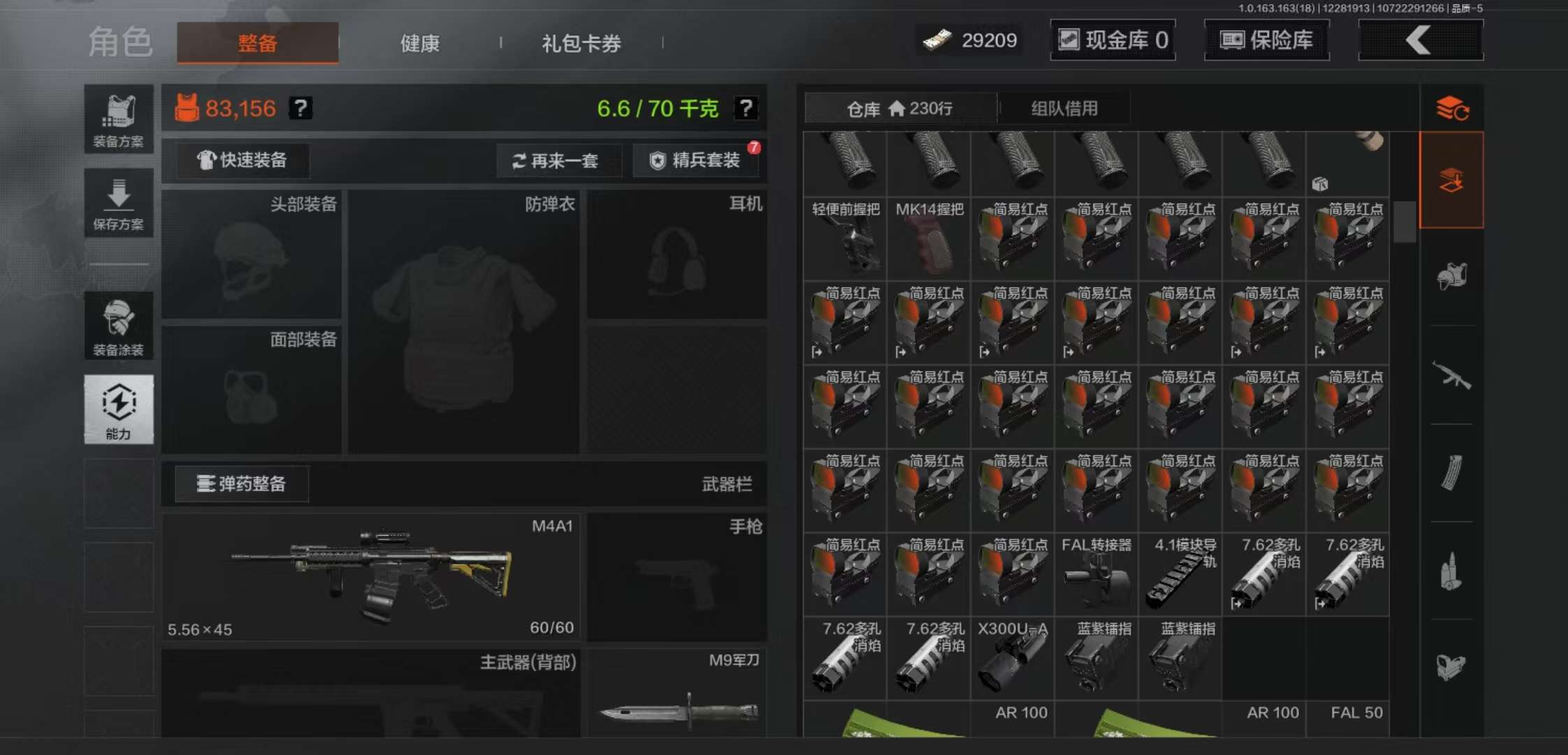Open the 弹药整备 ammo loadout panel

pos(241,484)
